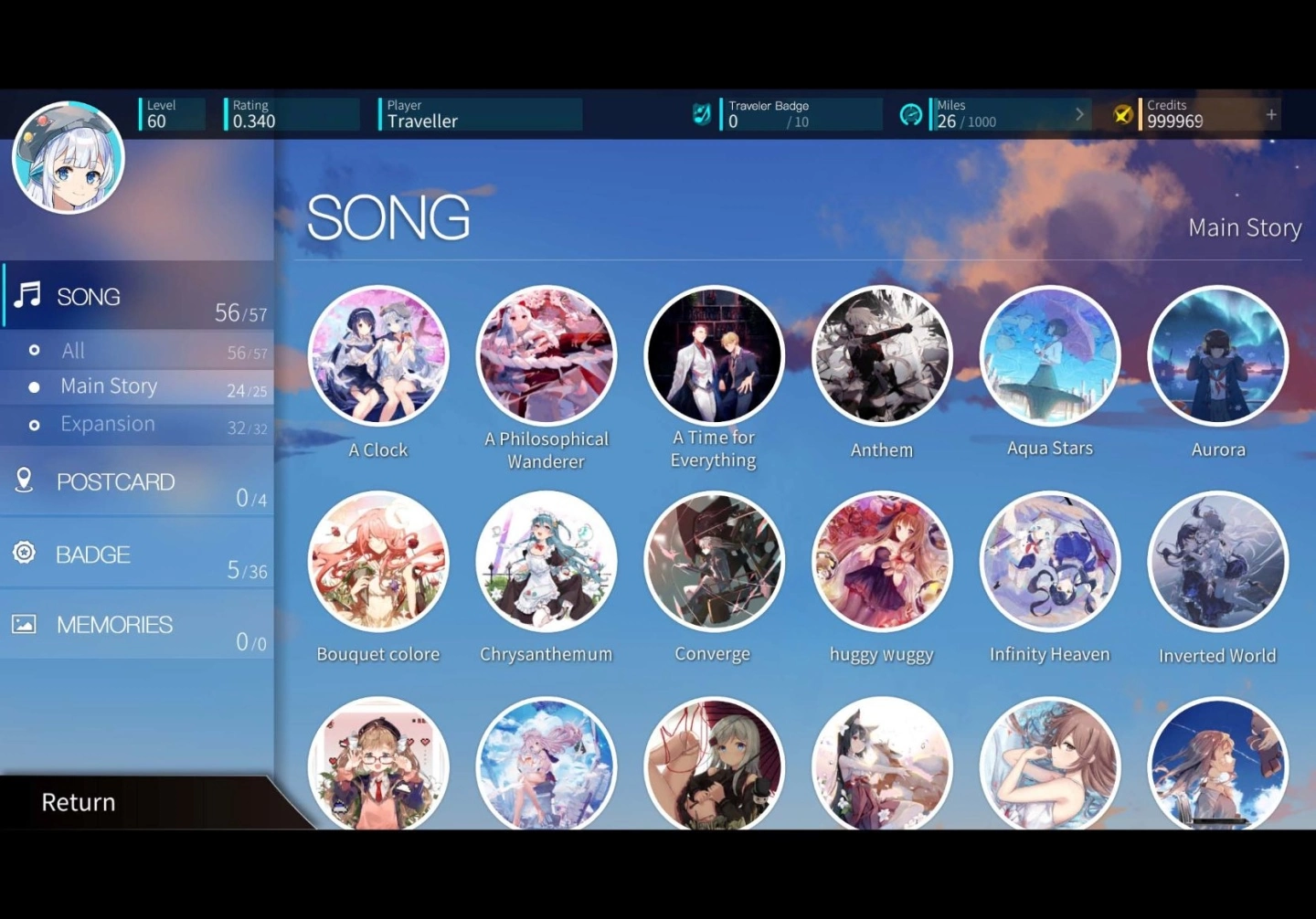Open the Miles headphones icon
The width and height of the screenshot is (1316, 919).
(911, 113)
